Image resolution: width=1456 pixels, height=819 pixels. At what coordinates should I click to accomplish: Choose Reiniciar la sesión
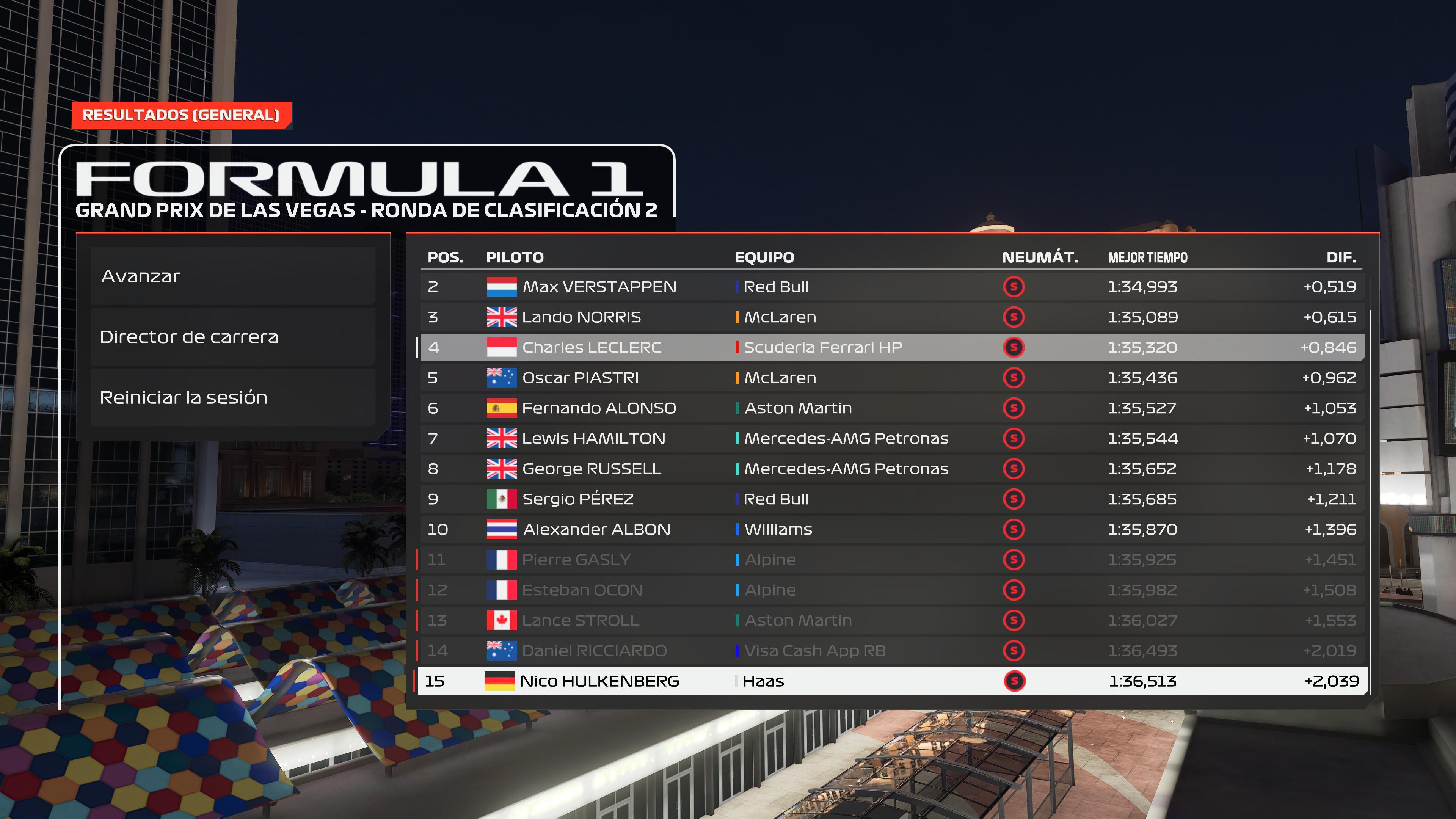tap(233, 397)
